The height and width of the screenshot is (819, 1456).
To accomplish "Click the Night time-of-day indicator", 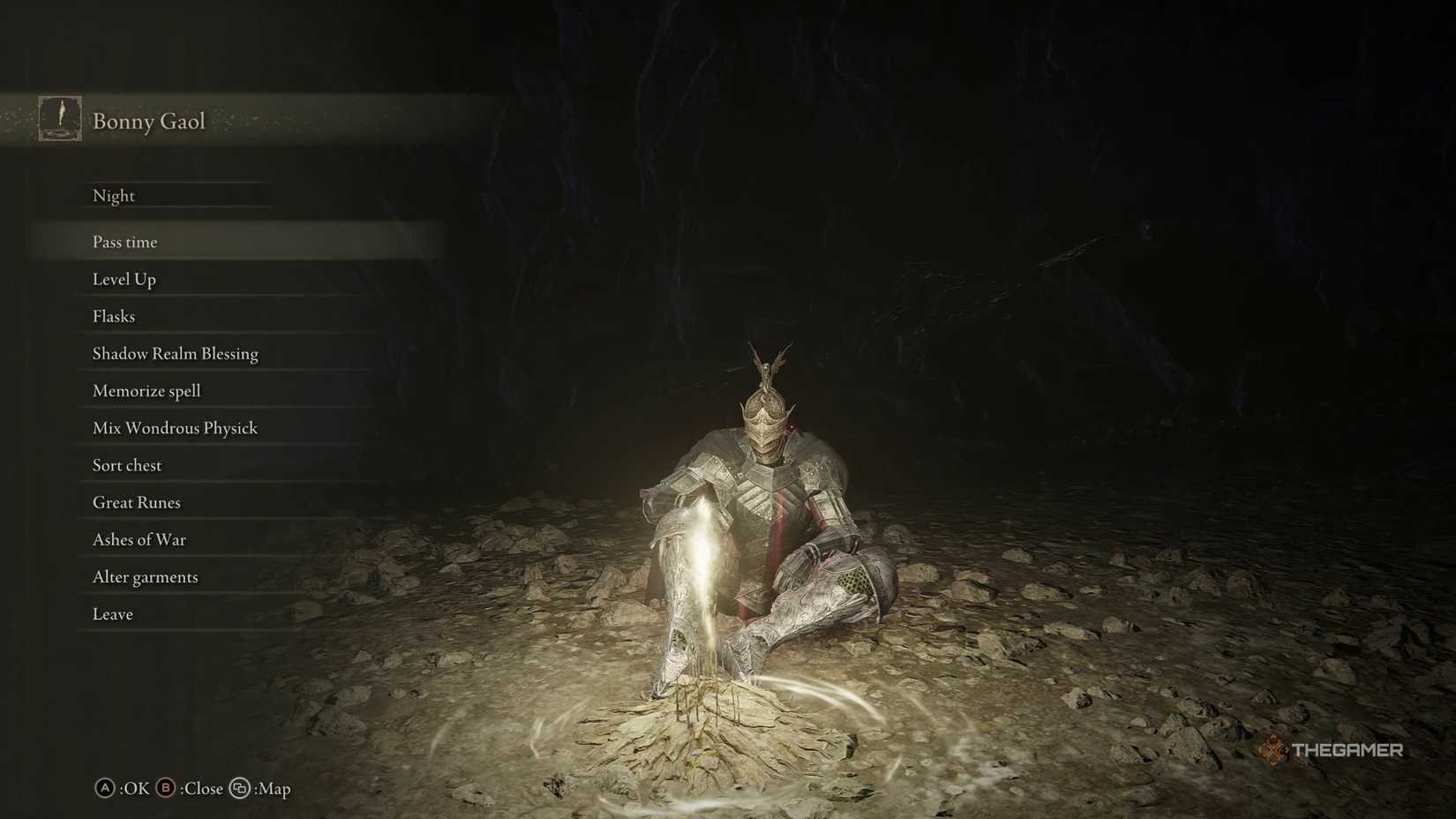I will pyautogui.click(x=114, y=195).
